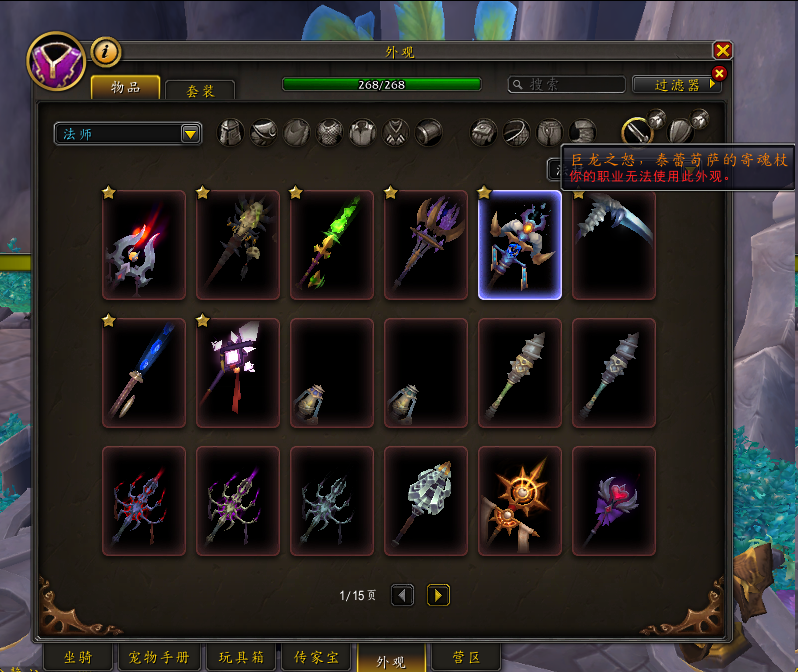Viewport: 798px width, 672px height.
Task: Choose the green glowing staff appearance
Action: click(x=332, y=245)
